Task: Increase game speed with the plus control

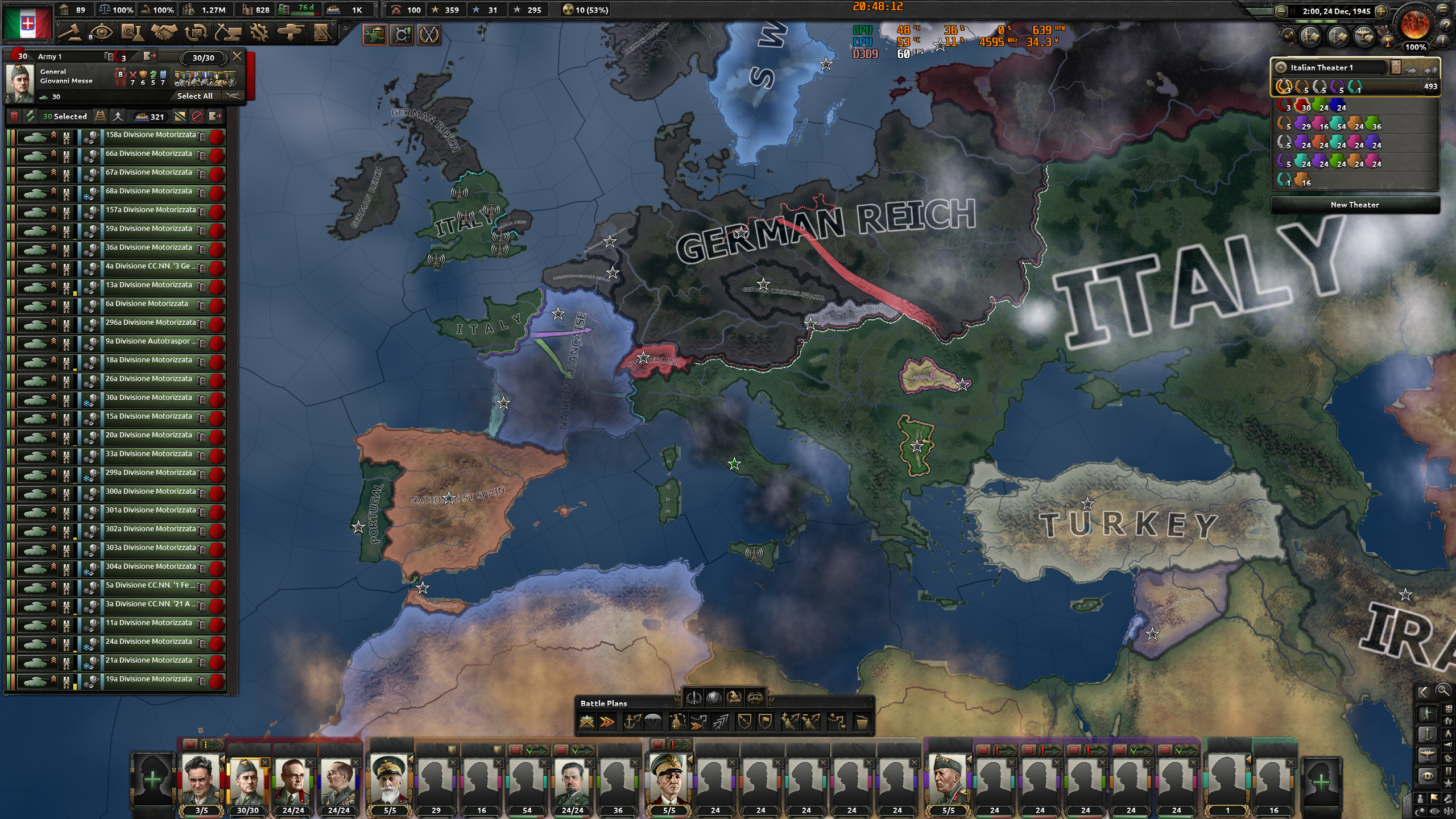Action: point(1381,12)
